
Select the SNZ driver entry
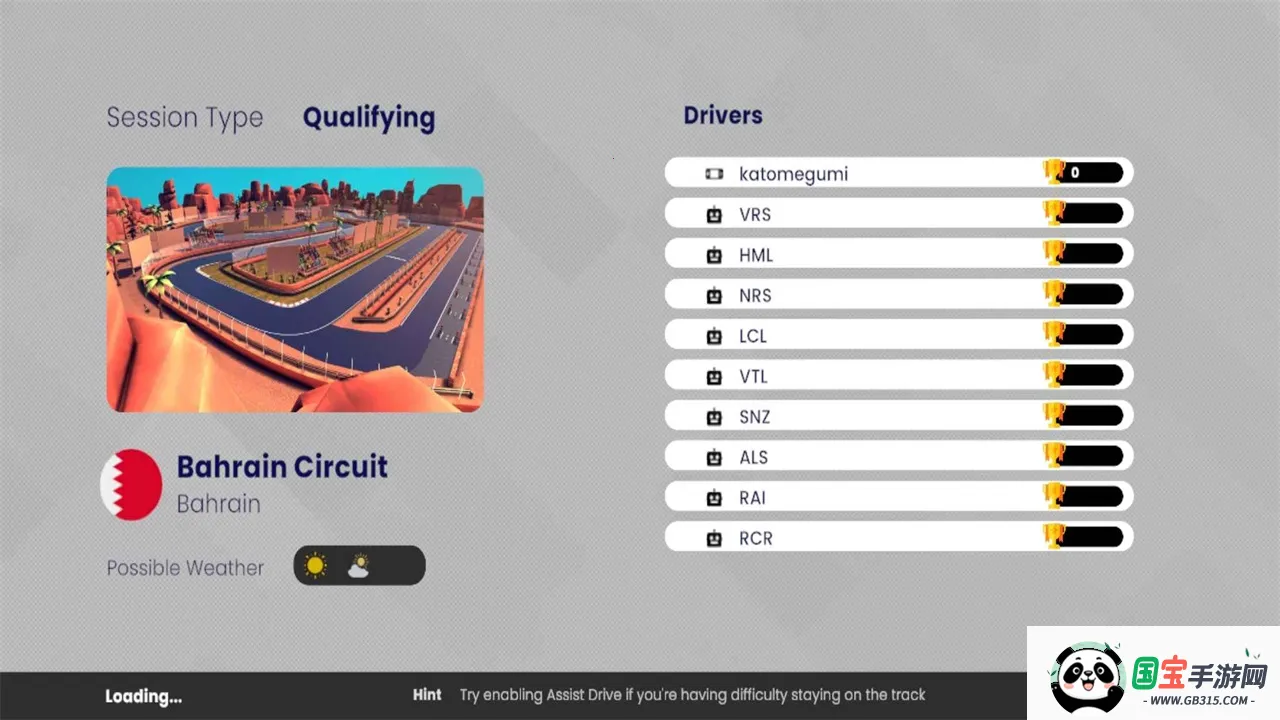[898, 417]
